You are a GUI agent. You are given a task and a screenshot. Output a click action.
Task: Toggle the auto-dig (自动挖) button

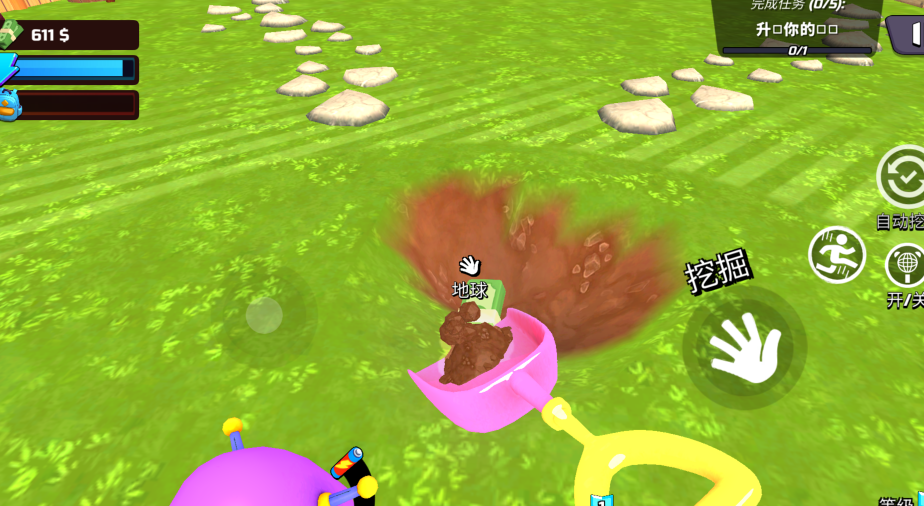pos(903,177)
